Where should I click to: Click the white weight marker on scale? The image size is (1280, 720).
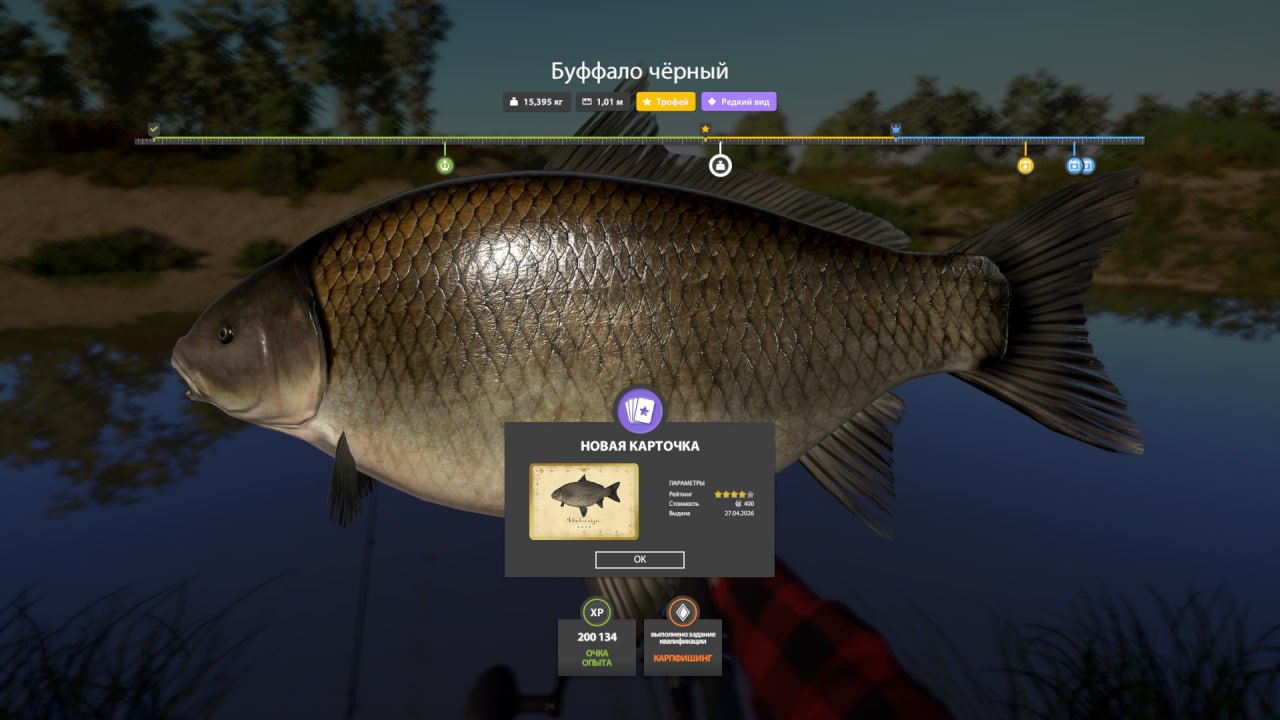click(x=720, y=165)
